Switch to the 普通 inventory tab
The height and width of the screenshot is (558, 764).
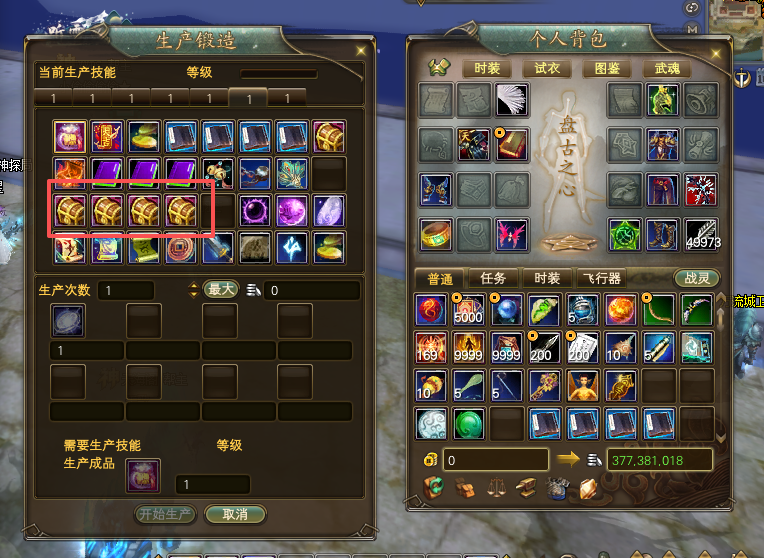[x=440, y=278]
